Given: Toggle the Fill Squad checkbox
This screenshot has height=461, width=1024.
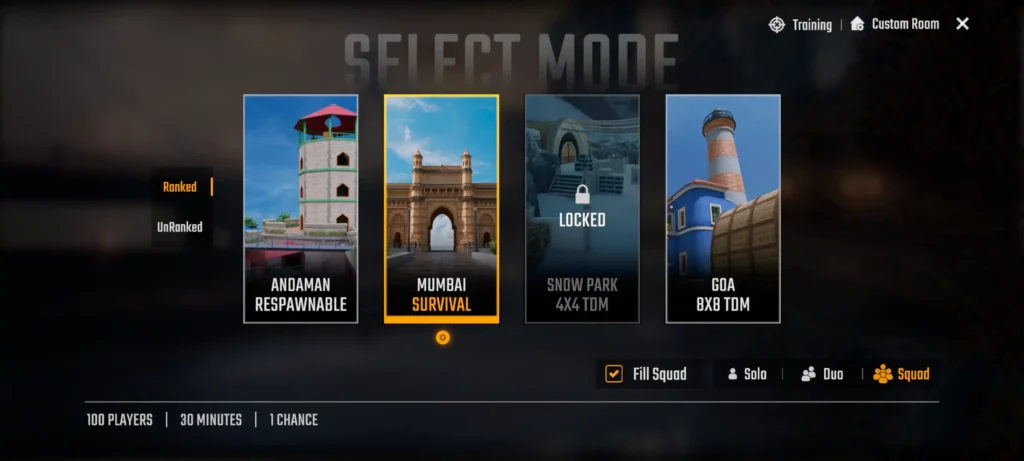Looking at the screenshot, I should [614, 374].
